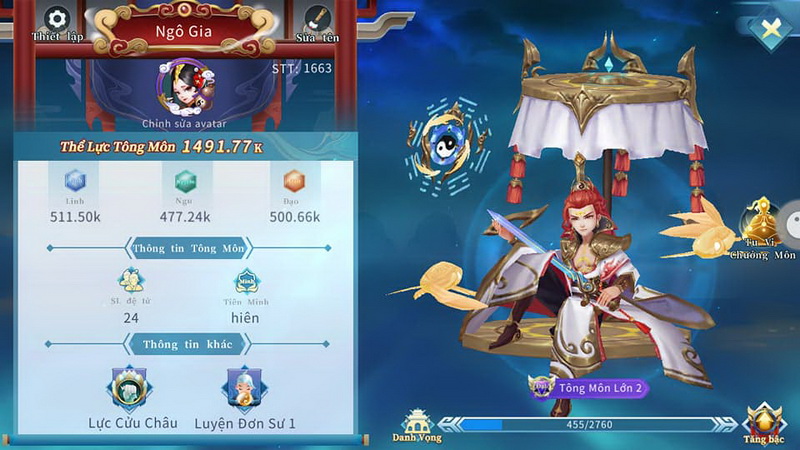Close the sect info screen

769,29
